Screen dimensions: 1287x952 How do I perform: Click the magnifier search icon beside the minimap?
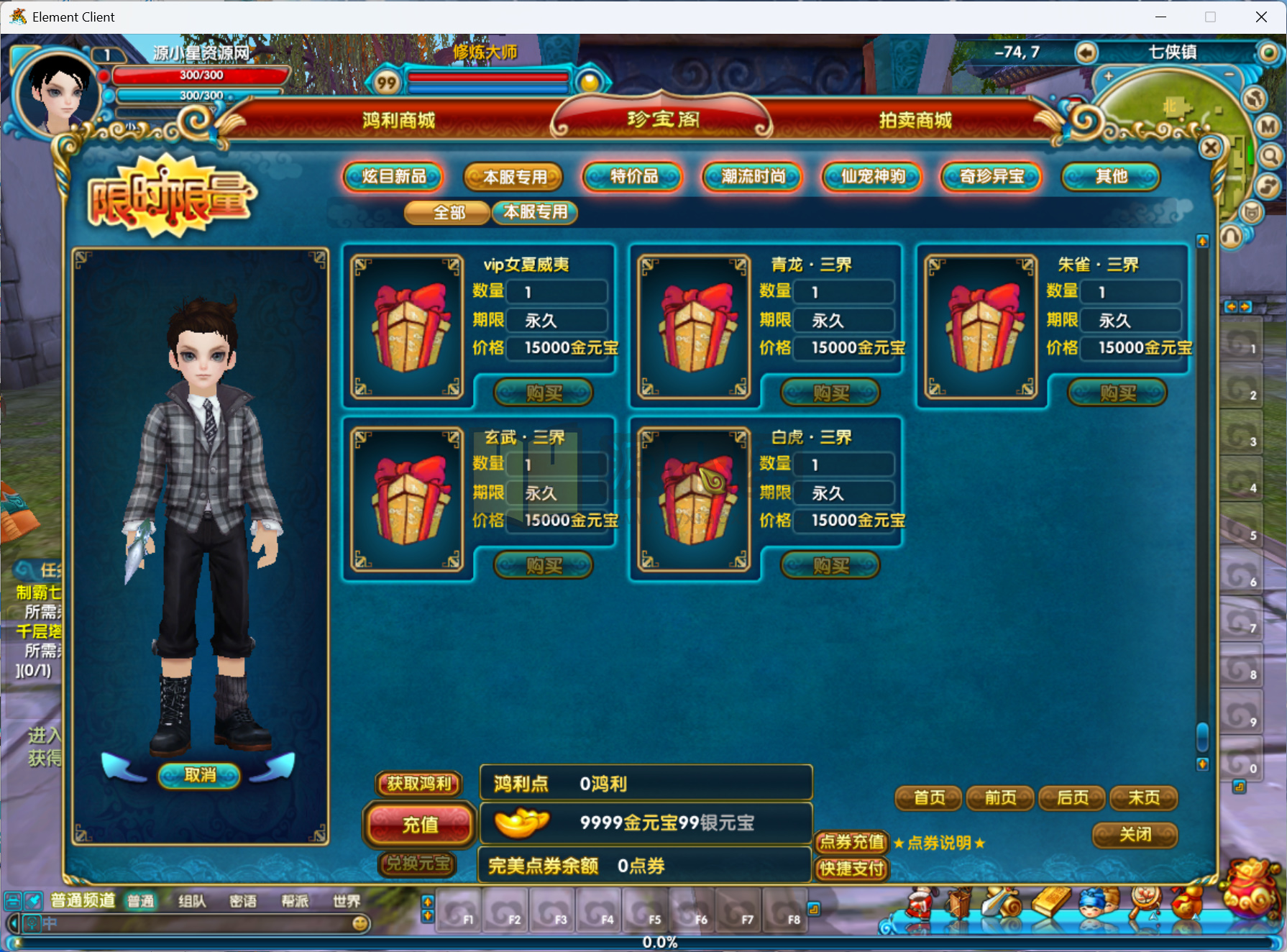click(x=1270, y=157)
